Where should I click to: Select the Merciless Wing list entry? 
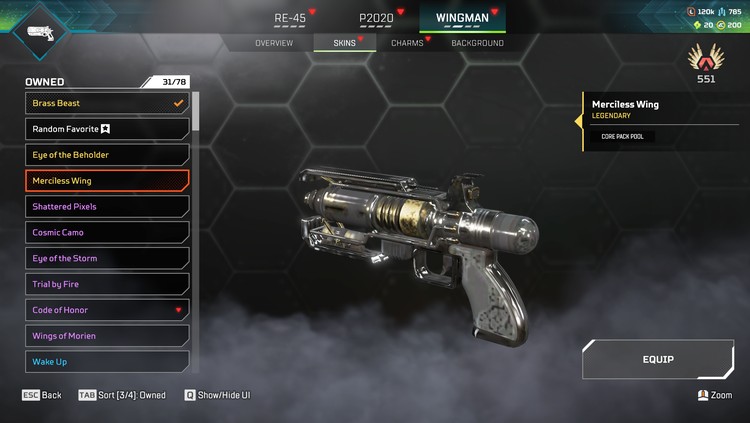click(107, 181)
